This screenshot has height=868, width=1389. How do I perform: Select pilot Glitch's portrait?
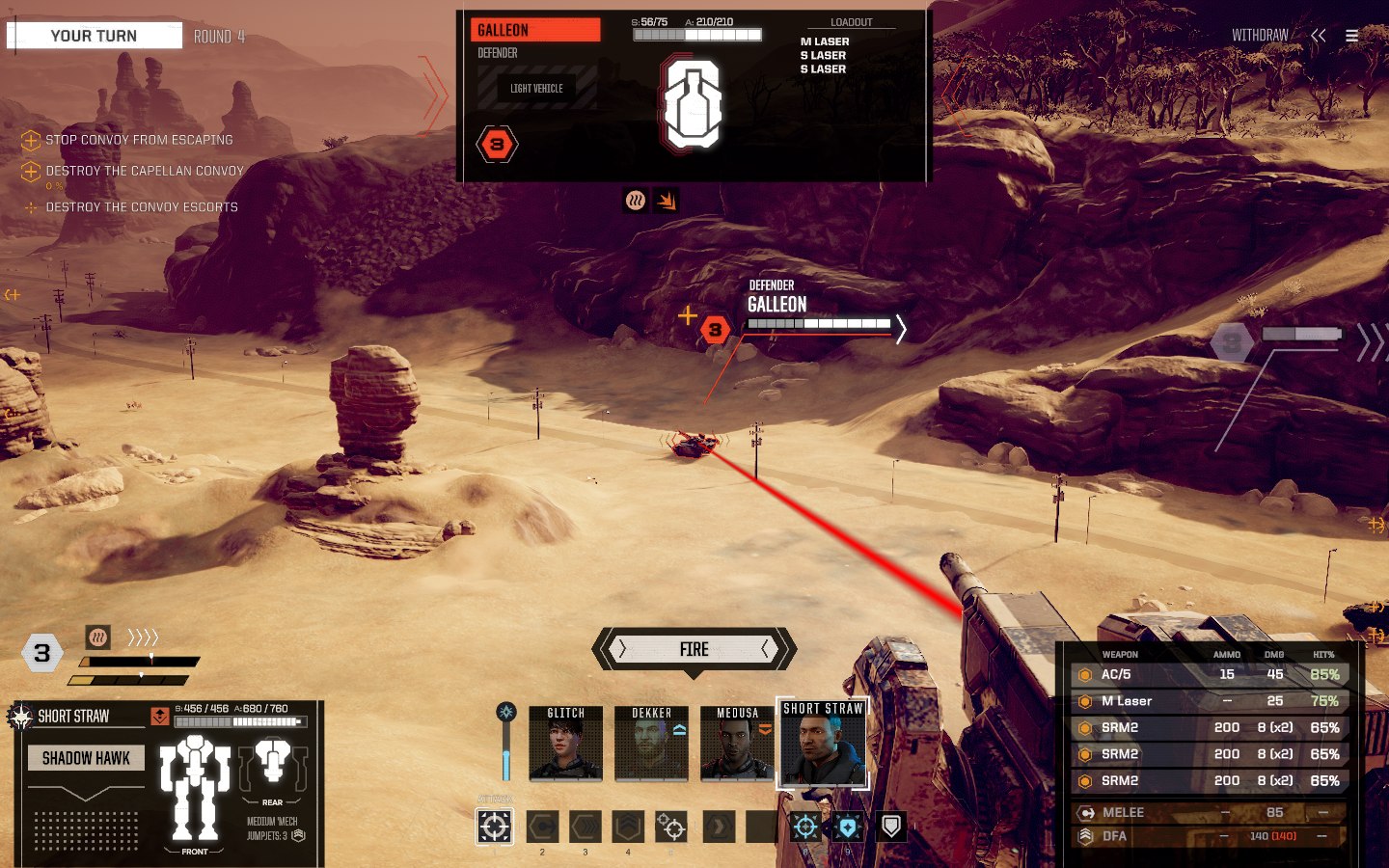coord(566,744)
